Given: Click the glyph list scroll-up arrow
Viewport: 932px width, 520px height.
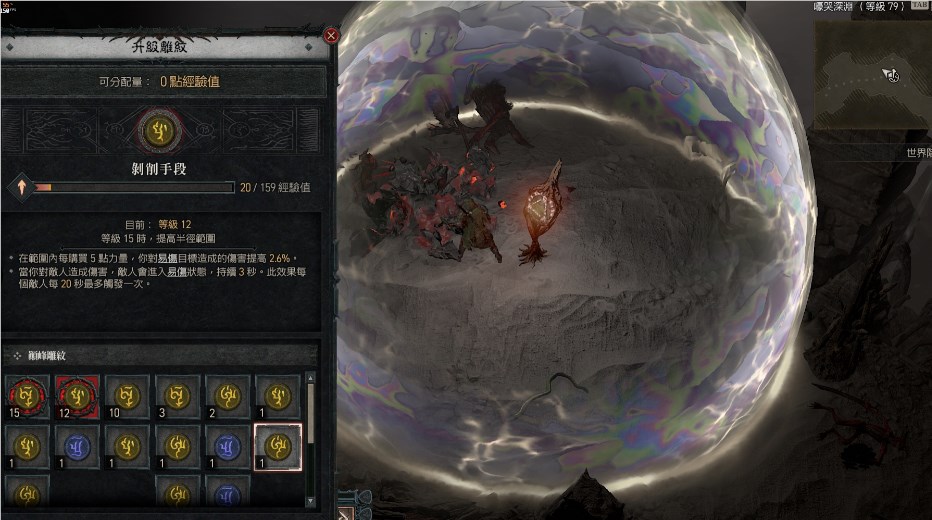Looking at the screenshot, I should 310,379.
